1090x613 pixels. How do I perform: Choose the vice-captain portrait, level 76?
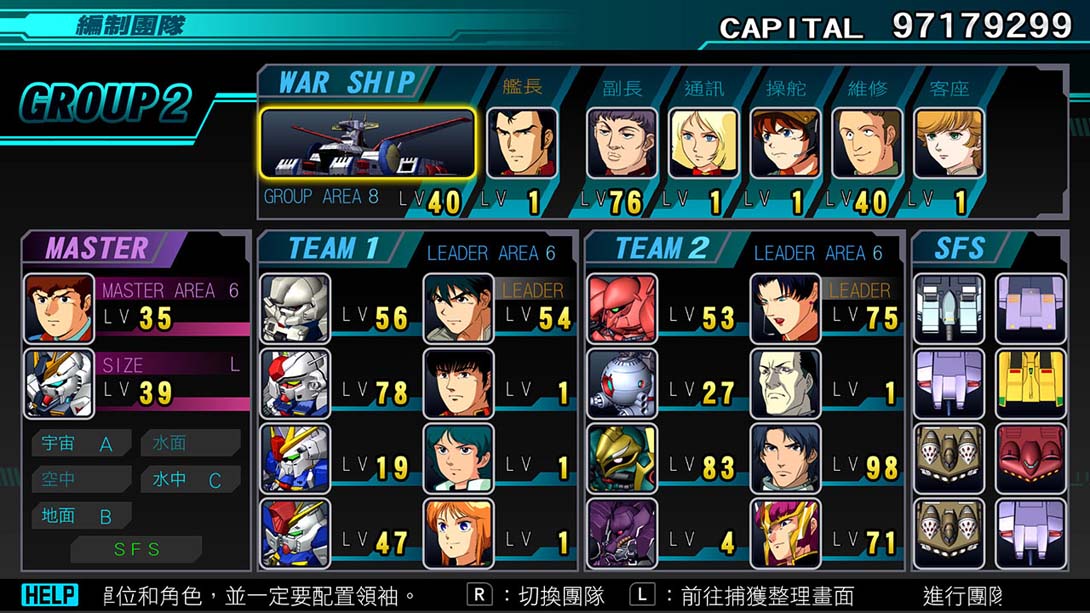click(621, 143)
